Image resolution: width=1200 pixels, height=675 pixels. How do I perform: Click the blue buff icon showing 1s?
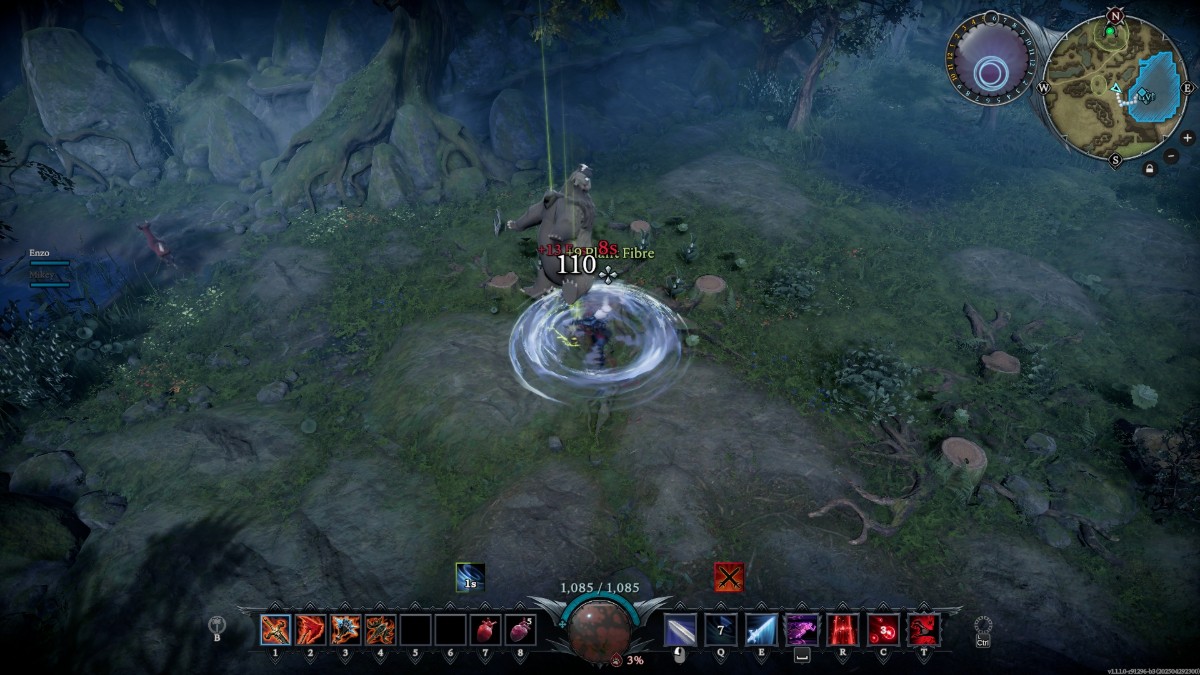point(470,577)
